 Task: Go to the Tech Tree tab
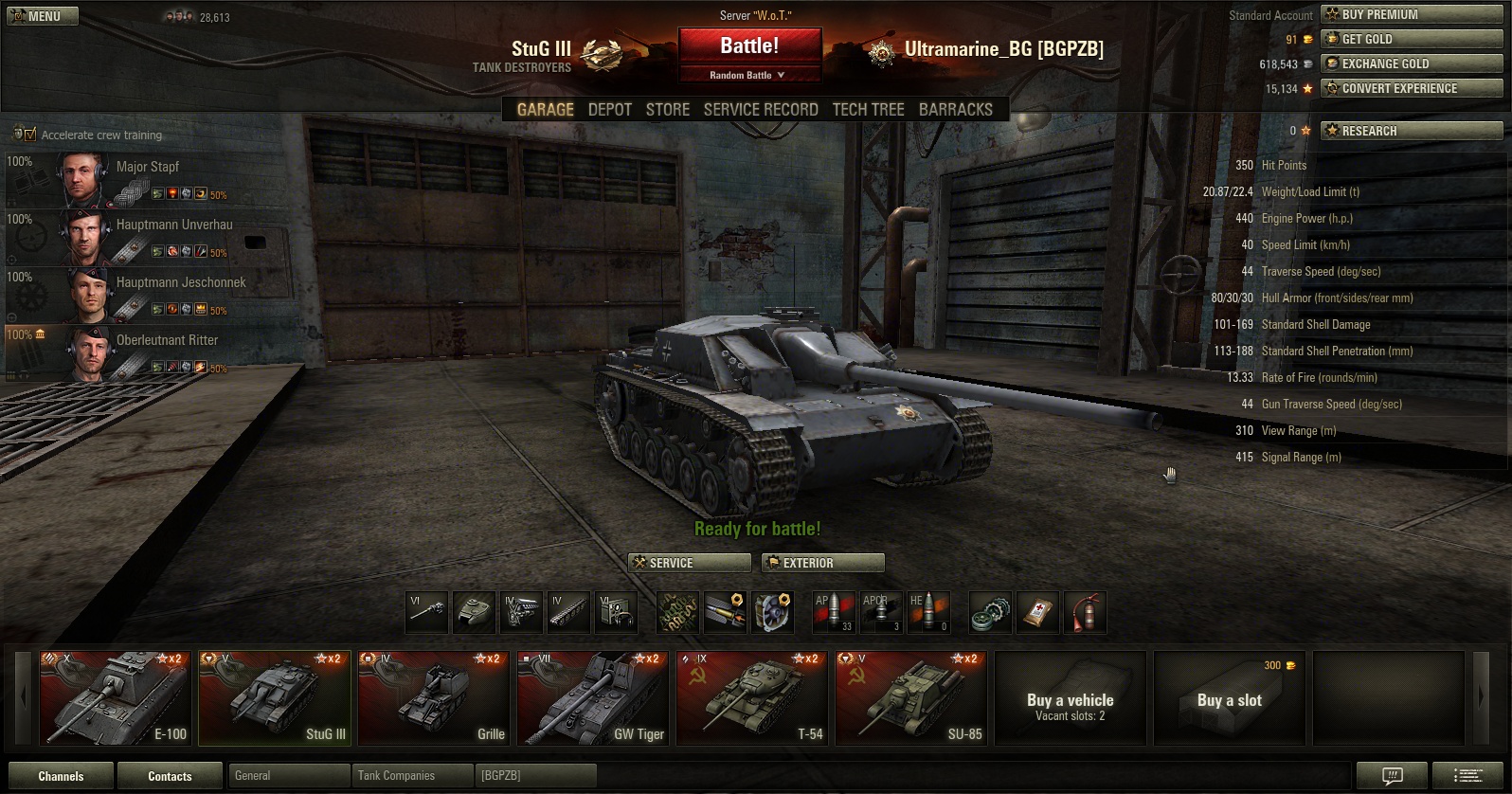868,109
